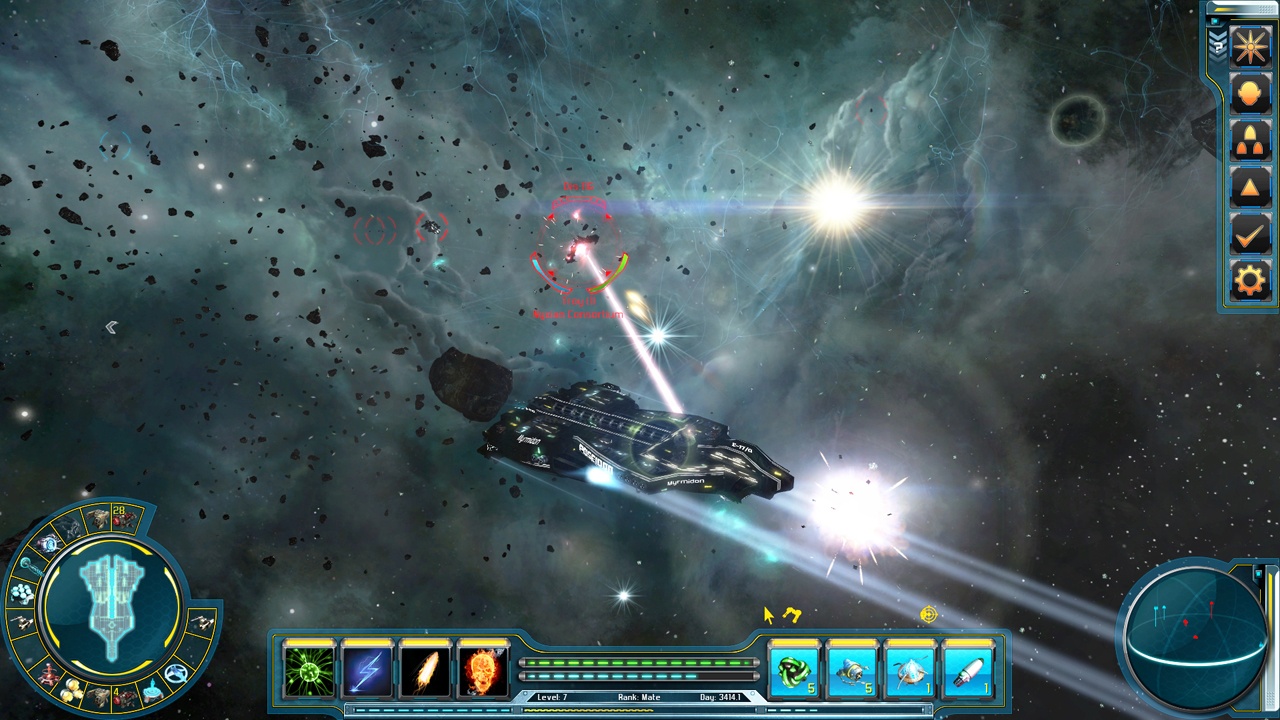Open the fleet ships panel
The height and width of the screenshot is (720, 1280).
click(1250, 141)
